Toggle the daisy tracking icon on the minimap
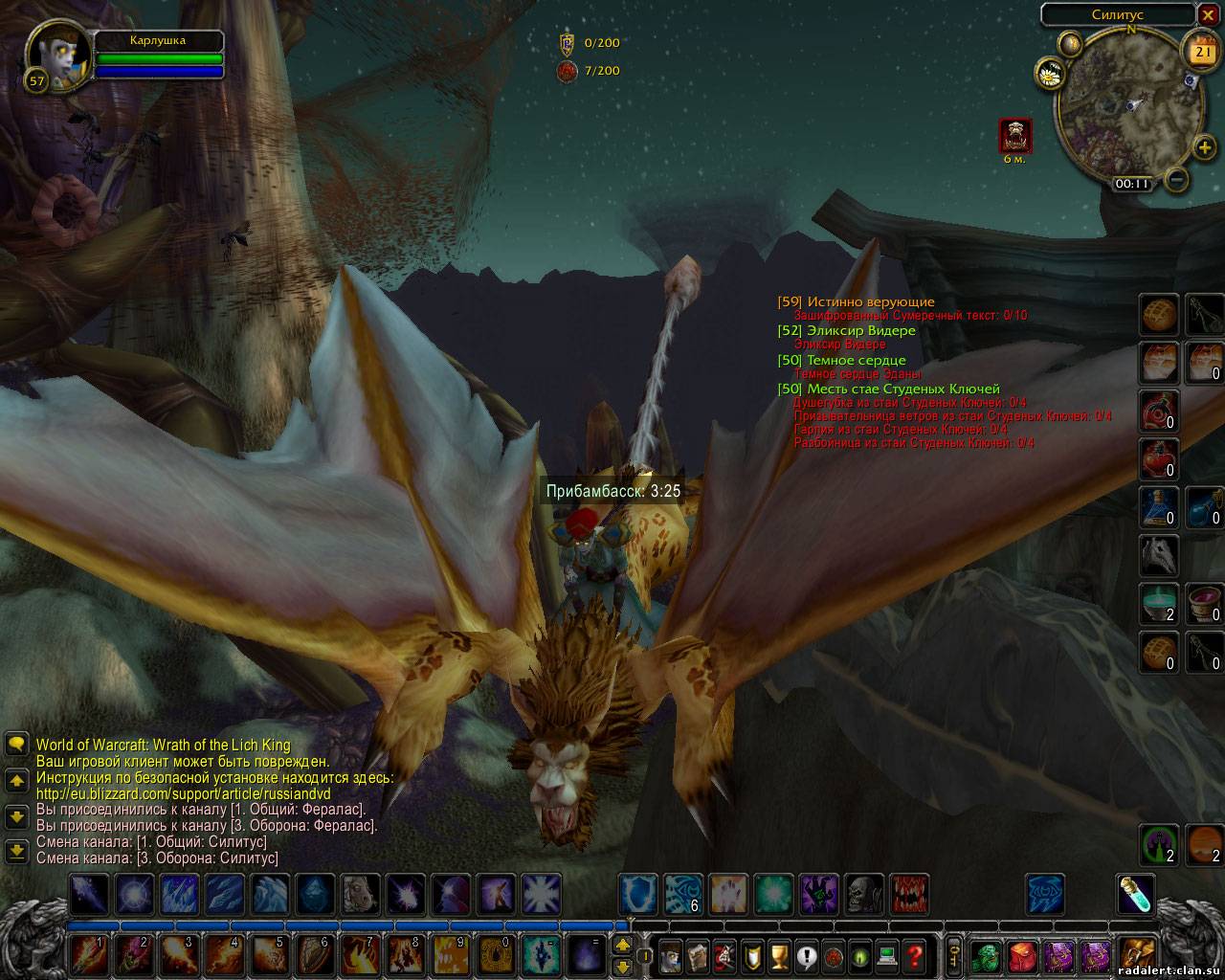Image resolution: width=1225 pixels, height=980 pixels. [x=1049, y=72]
